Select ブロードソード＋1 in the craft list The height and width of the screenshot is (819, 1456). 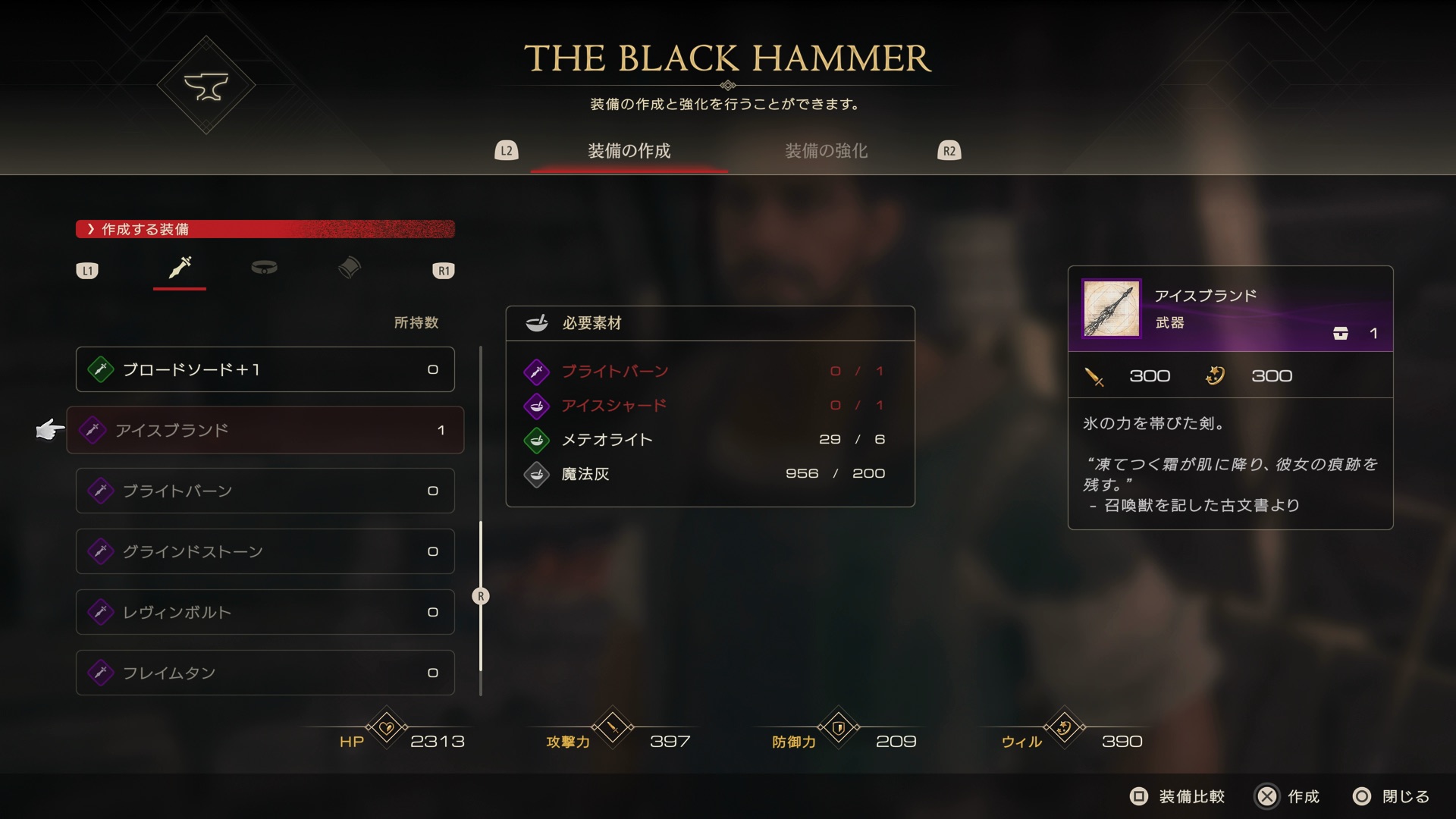pos(265,369)
